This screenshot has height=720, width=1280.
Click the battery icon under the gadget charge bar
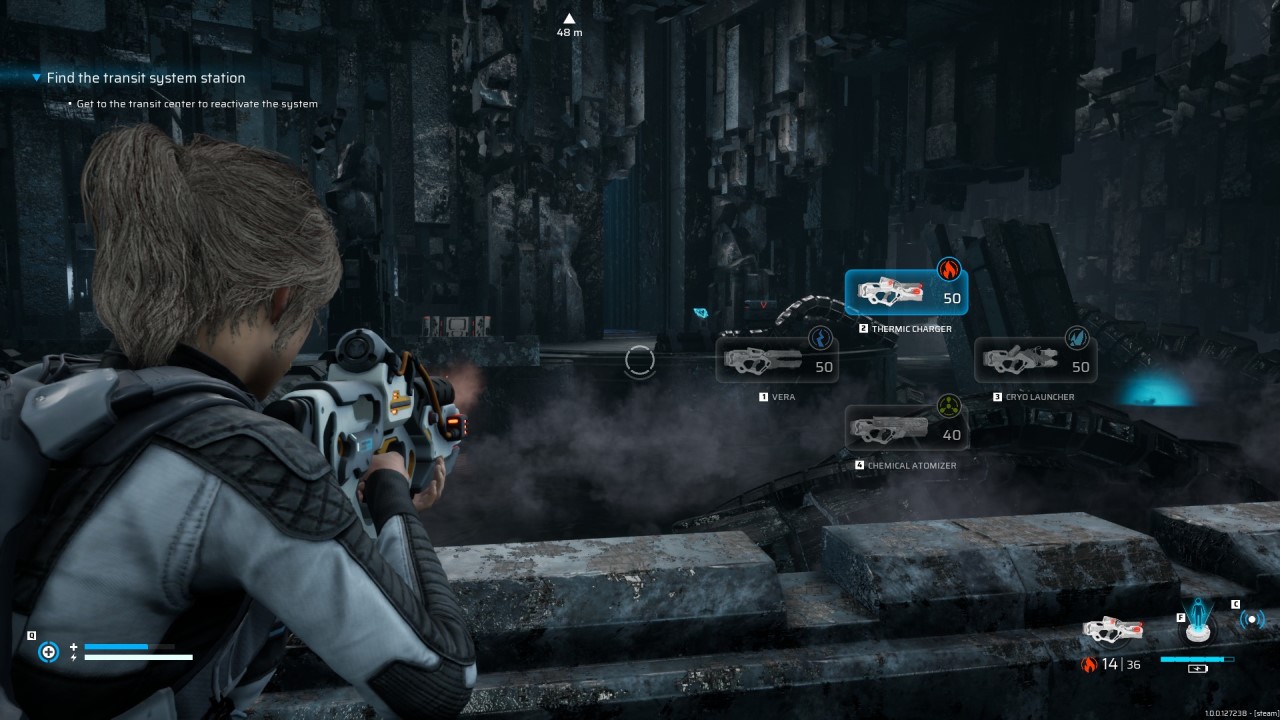1198,669
